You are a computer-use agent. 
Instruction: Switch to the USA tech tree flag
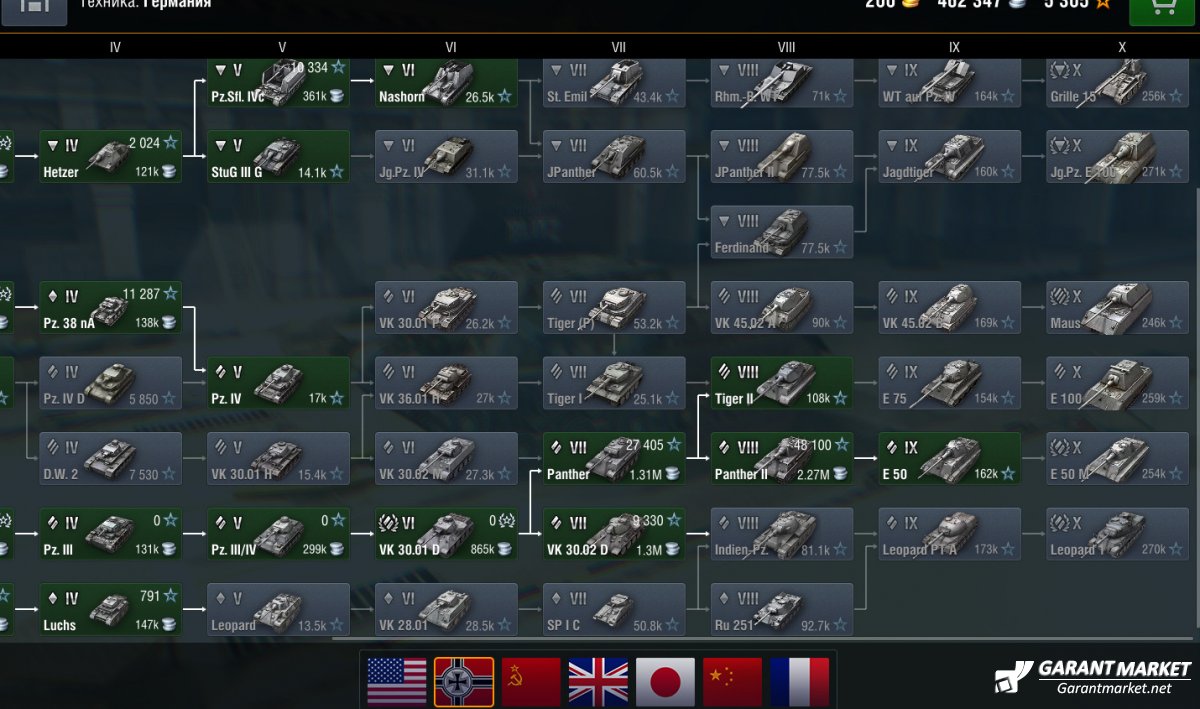[x=396, y=683]
